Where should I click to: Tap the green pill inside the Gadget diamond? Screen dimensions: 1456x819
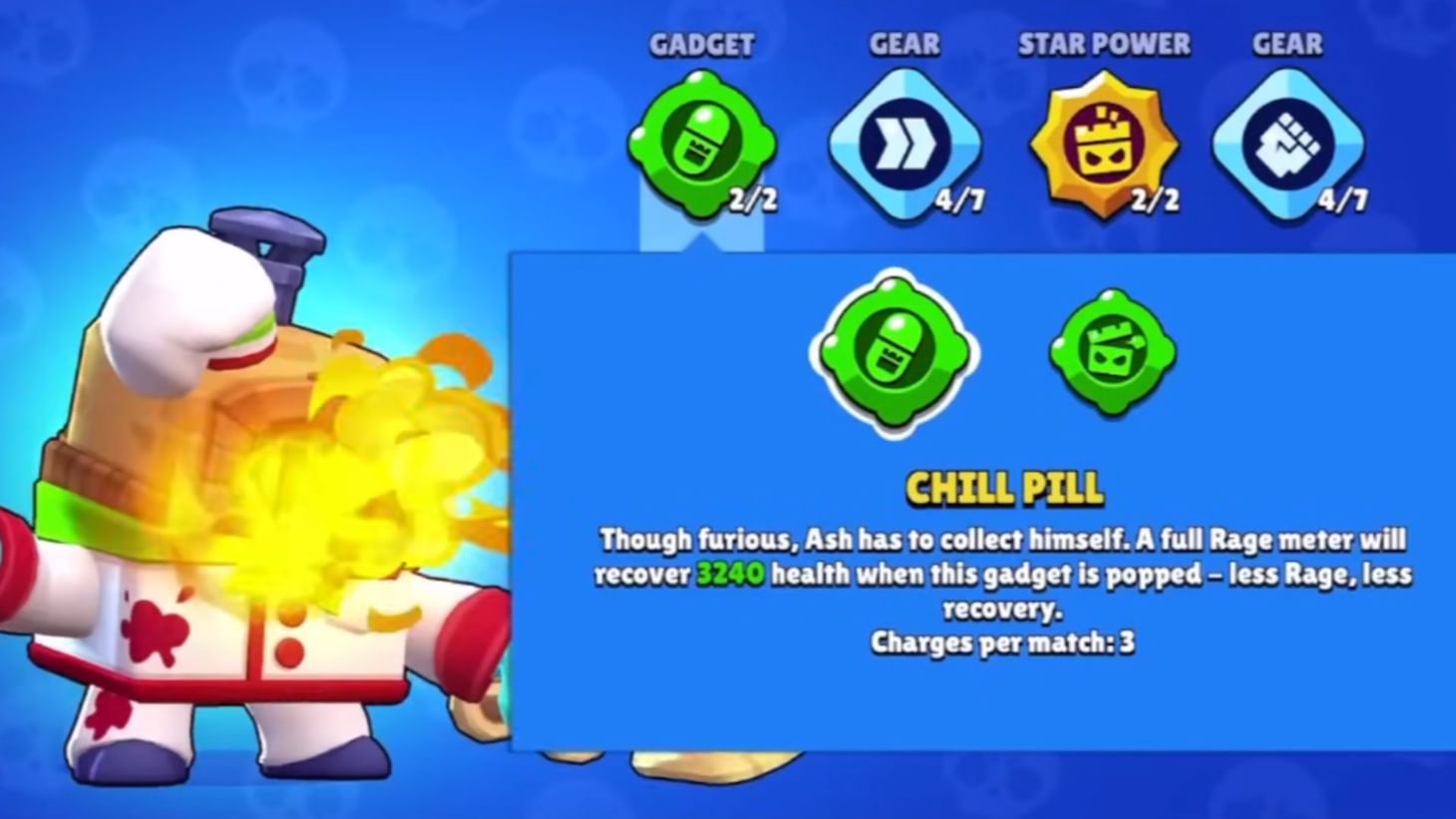(705, 145)
